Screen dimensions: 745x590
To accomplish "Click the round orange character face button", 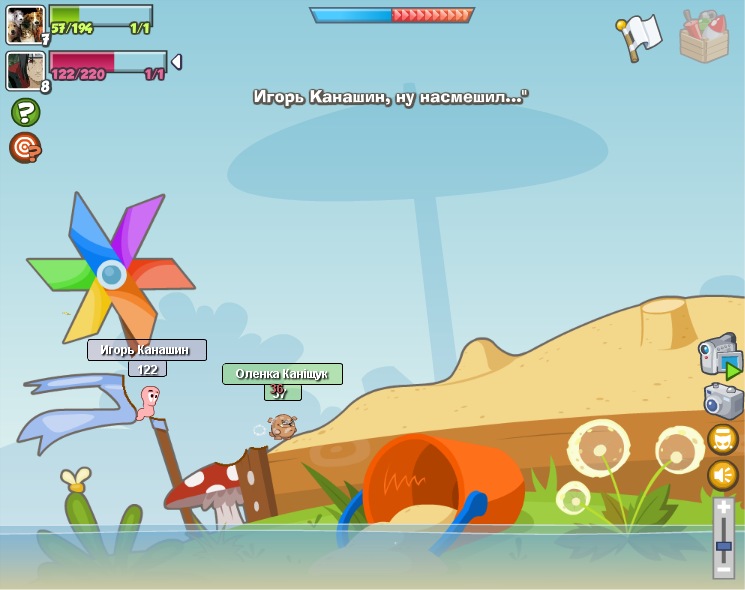I will (723, 439).
